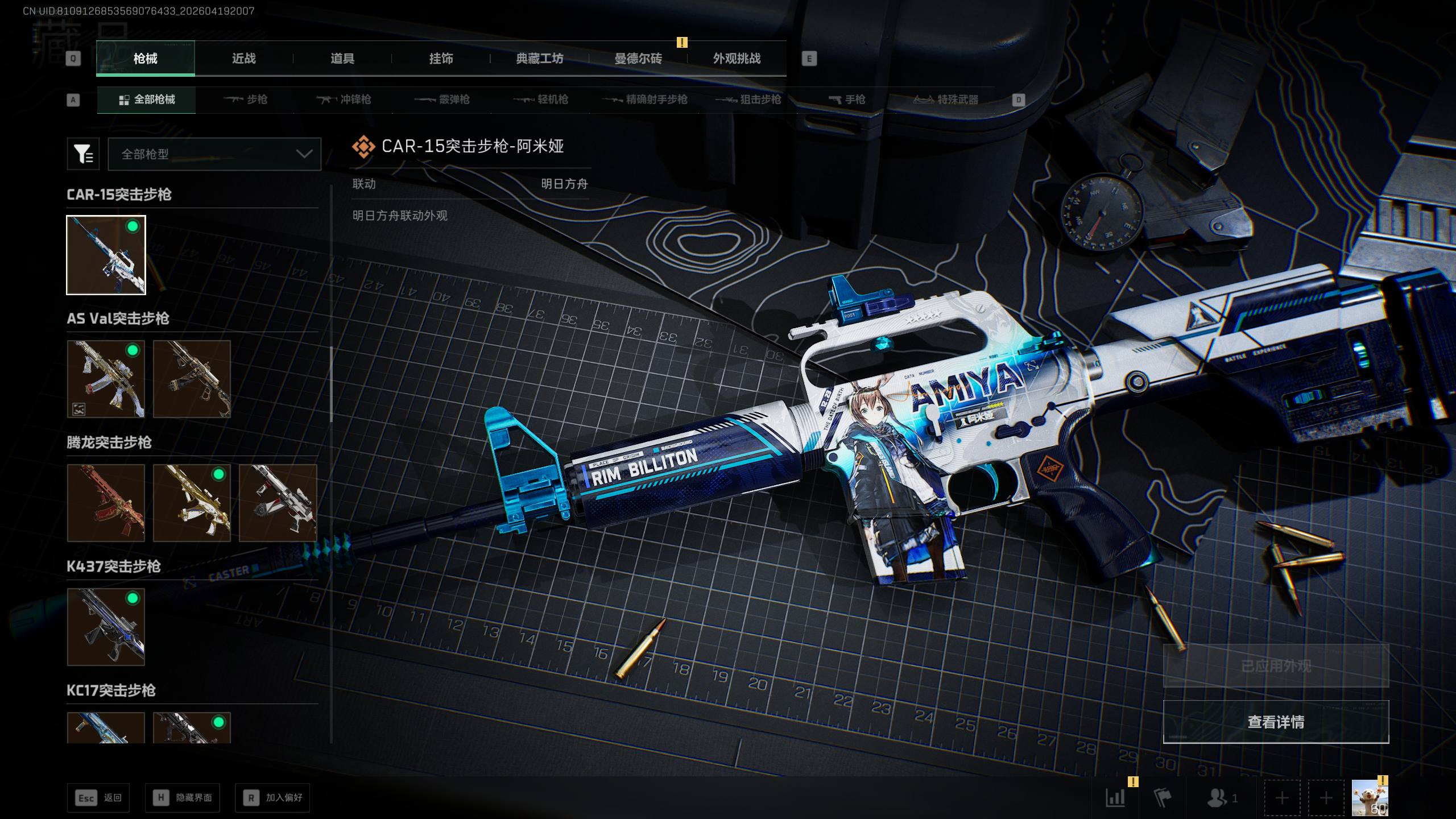This screenshot has width=1456, height=819.
Task: Filter weapons by 步枪 rifles
Action: pos(246,100)
